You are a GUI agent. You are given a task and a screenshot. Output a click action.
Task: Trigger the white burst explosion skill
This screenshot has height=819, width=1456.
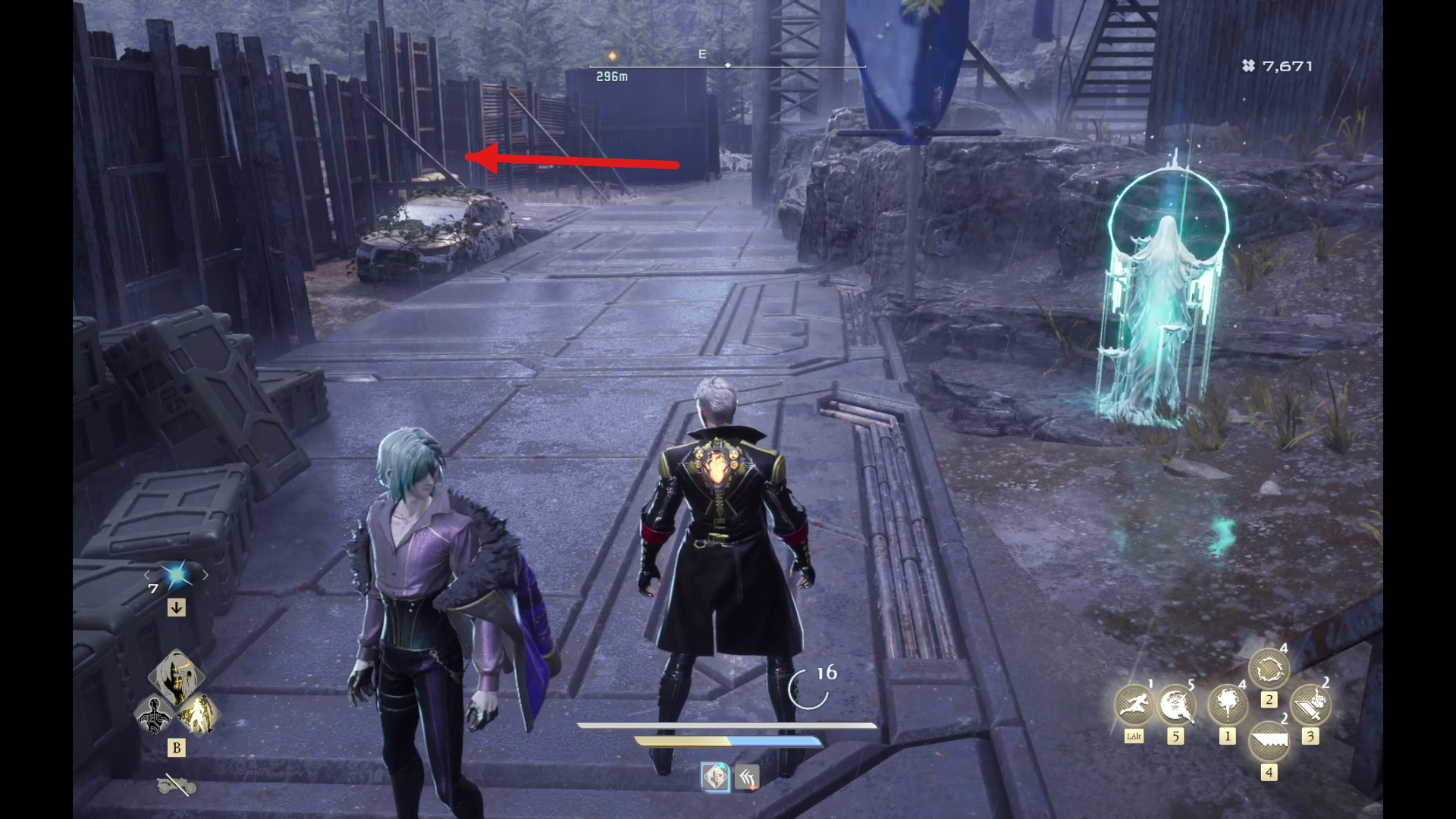(1227, 704)
